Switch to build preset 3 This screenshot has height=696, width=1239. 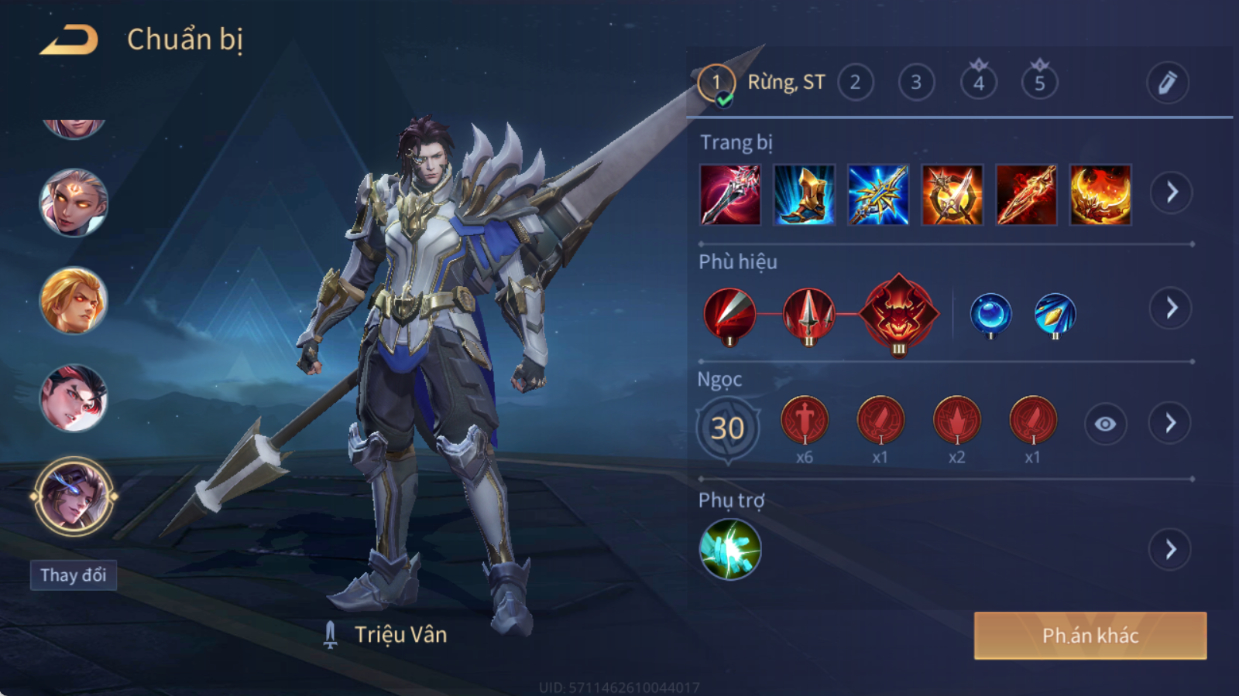pyautogui.click(x=916, y=82)
